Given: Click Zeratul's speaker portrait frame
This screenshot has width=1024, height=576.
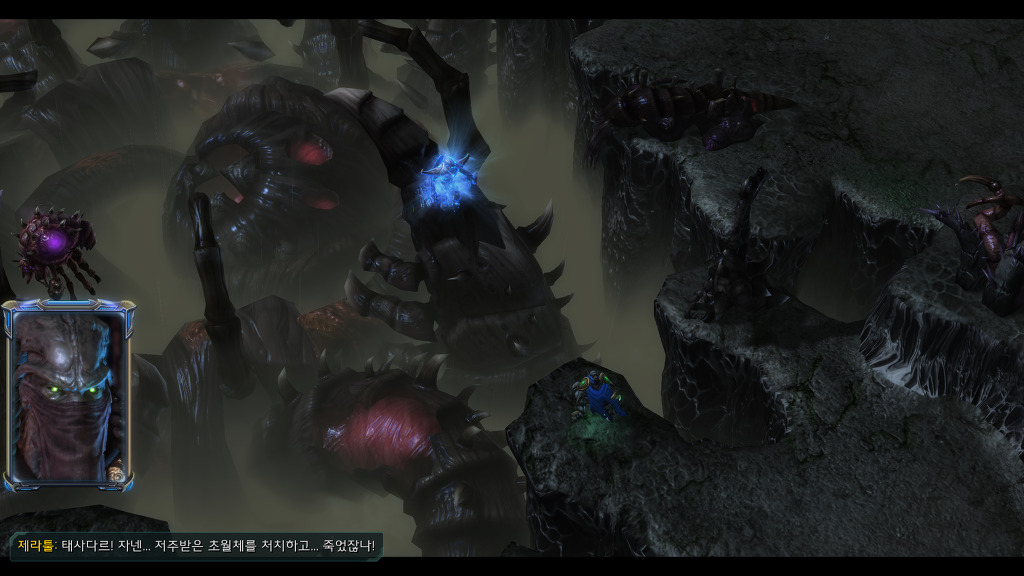Looking at the screenshot, I should click(x=68, y=396).
